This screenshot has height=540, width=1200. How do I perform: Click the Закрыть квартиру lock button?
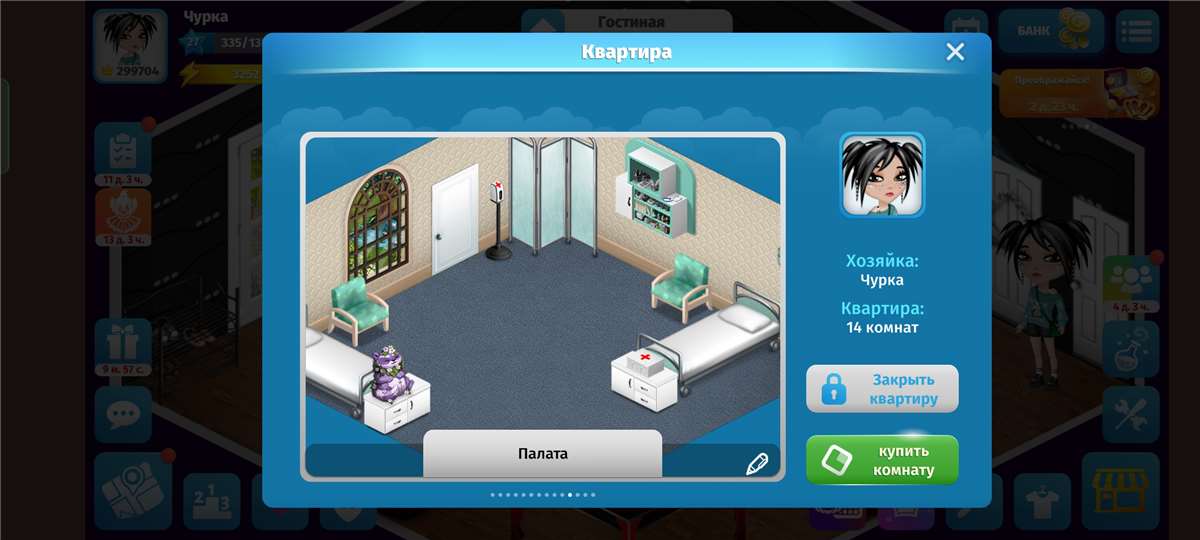pos(882,389)
